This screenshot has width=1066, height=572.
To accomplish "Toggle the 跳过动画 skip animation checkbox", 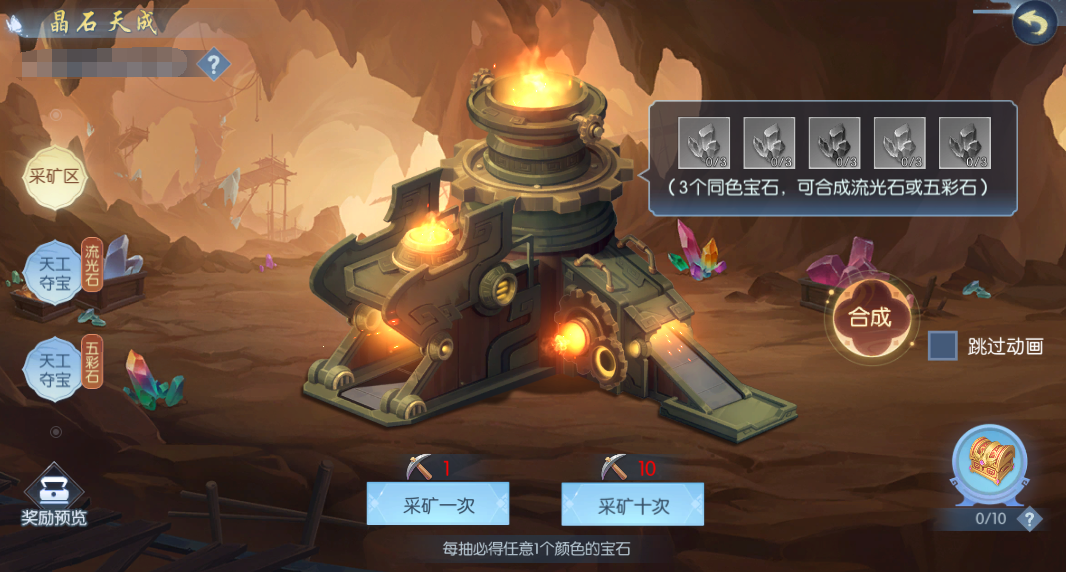I will [x=943, y=346].
